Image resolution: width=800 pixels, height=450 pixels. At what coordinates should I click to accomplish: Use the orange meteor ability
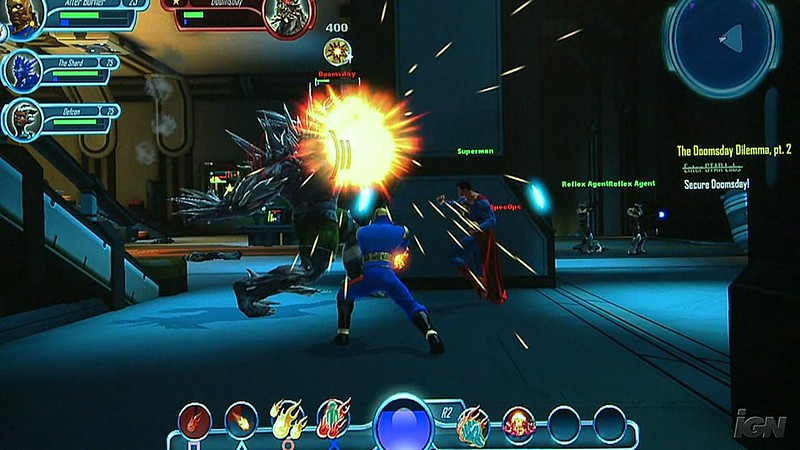[240, 419]
